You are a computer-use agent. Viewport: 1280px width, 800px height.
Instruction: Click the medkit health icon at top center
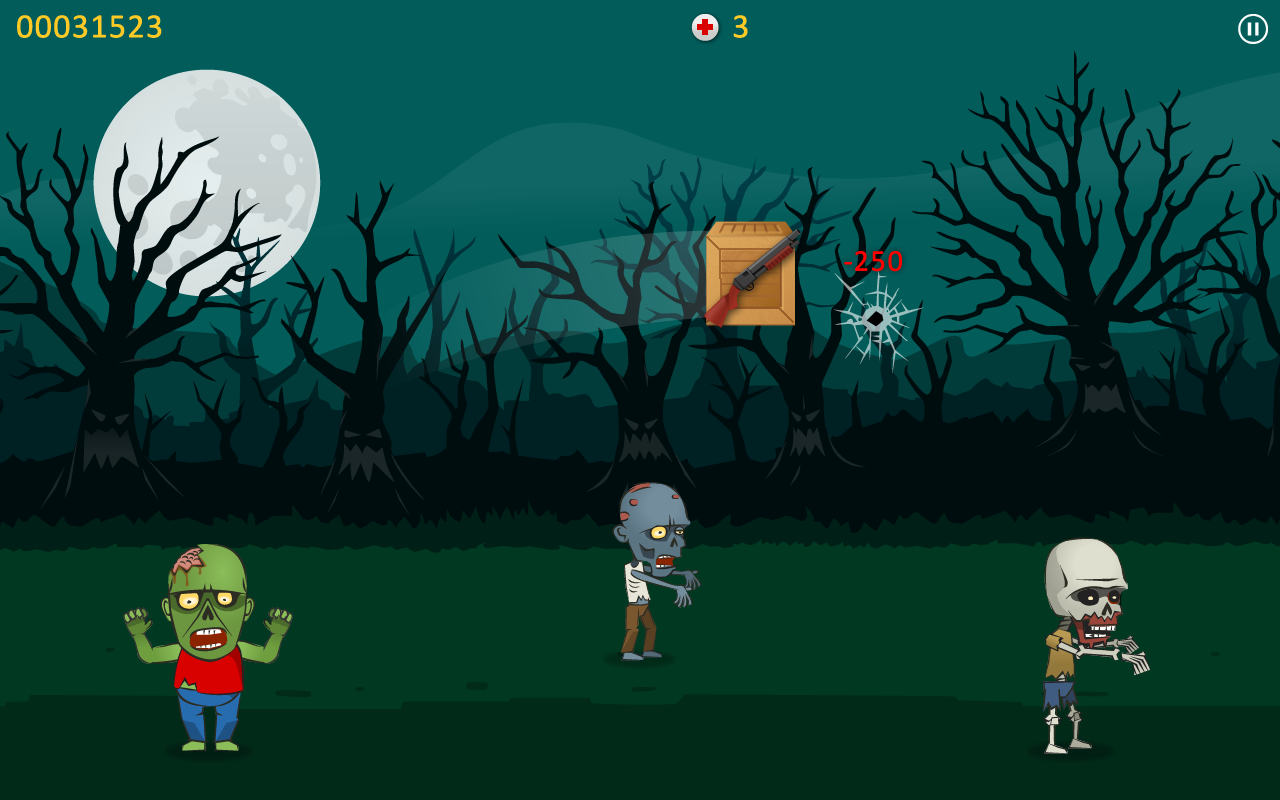[x=703, y=29]
